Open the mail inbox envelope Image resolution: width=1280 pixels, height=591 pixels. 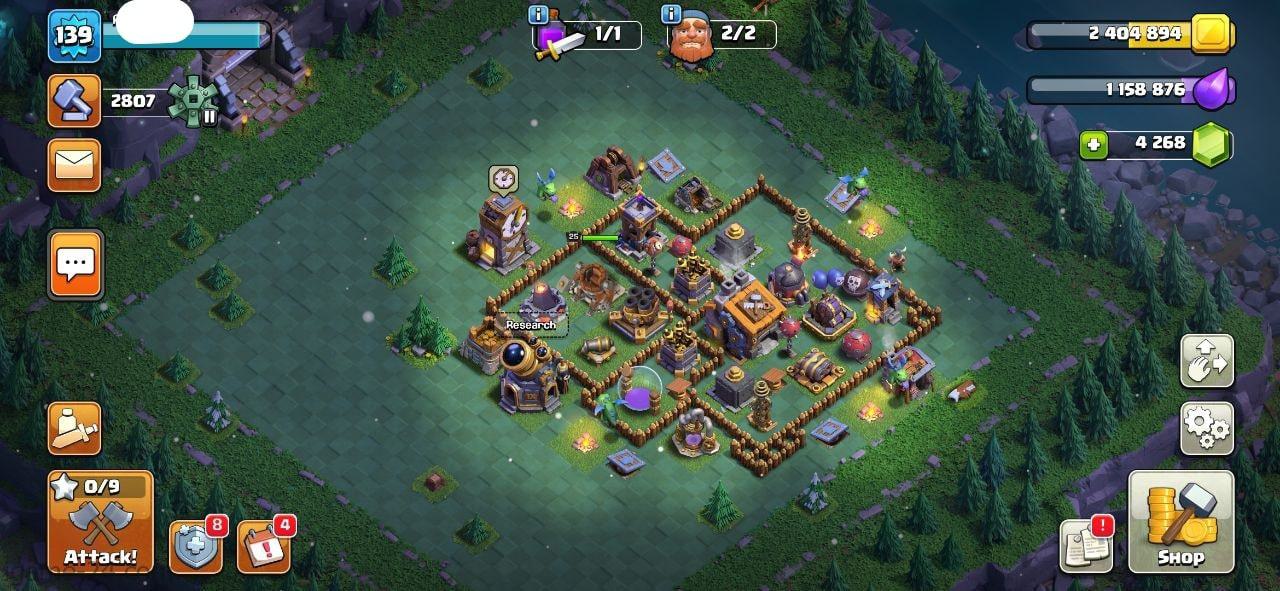coord(74,165)
